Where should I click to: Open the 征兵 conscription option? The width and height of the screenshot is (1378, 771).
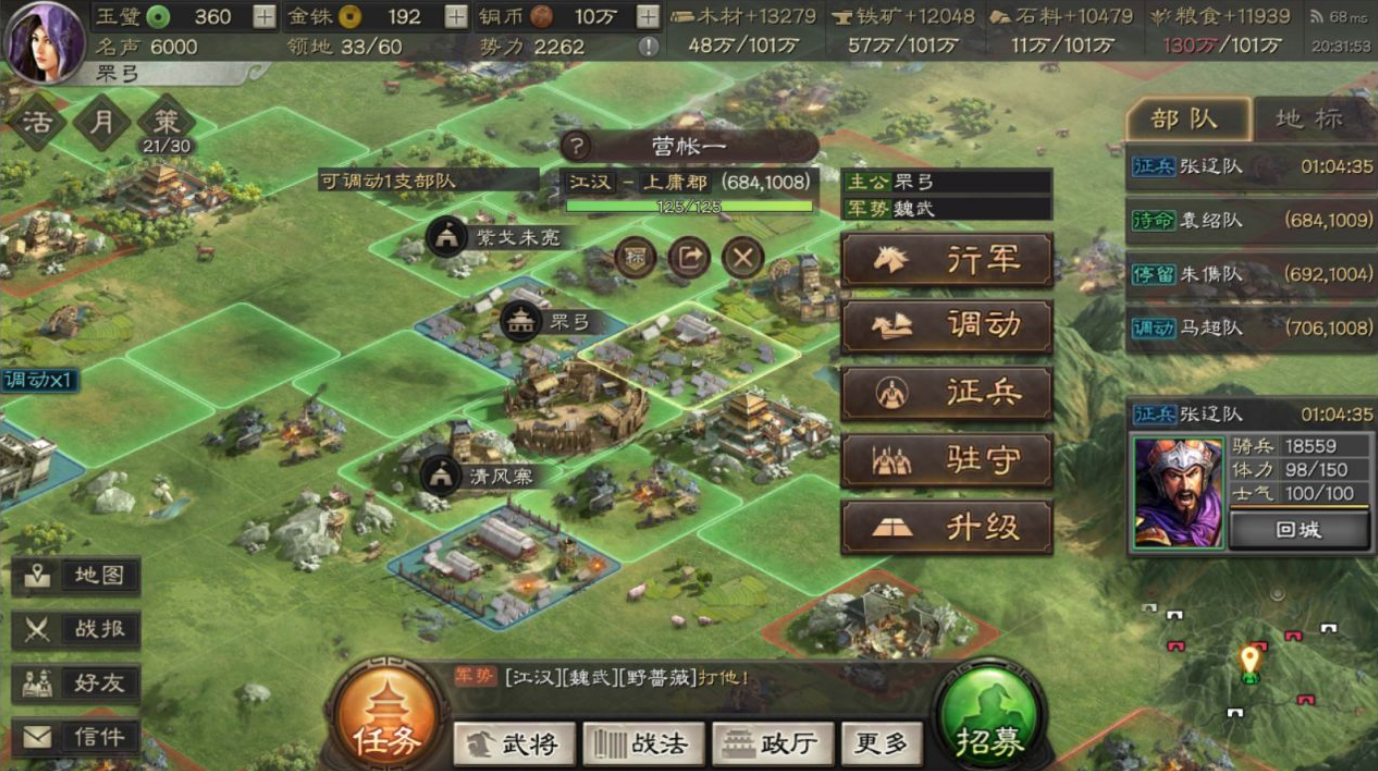[946, 393]
